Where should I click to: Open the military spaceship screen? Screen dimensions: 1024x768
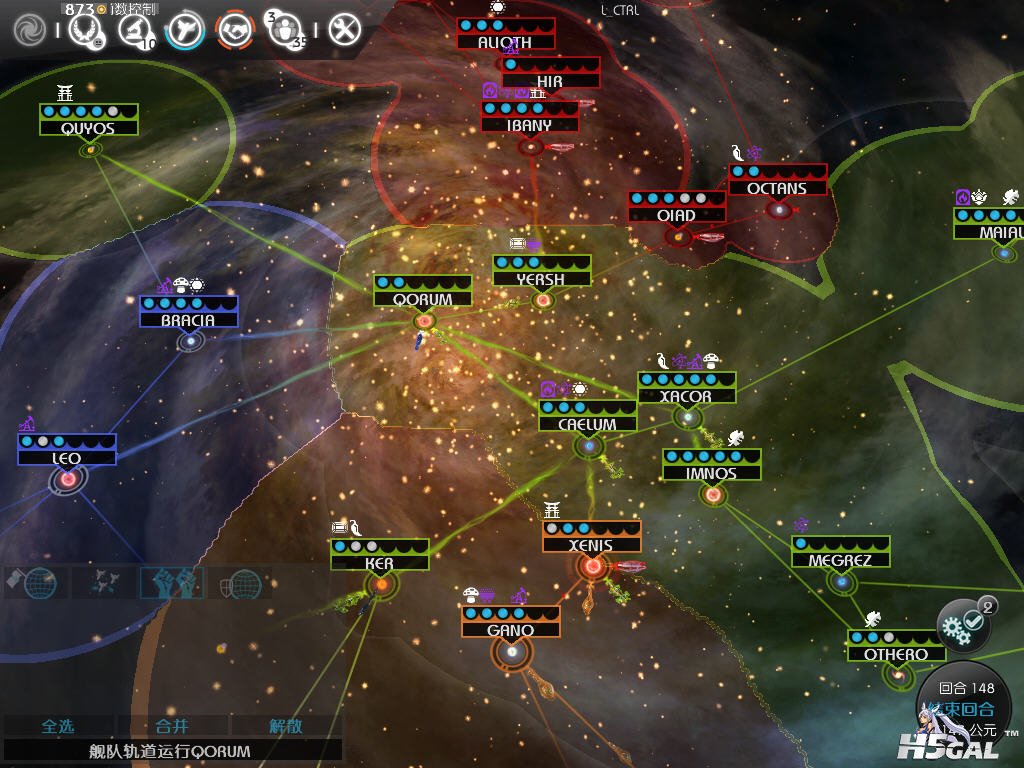[x=185, y=29]
